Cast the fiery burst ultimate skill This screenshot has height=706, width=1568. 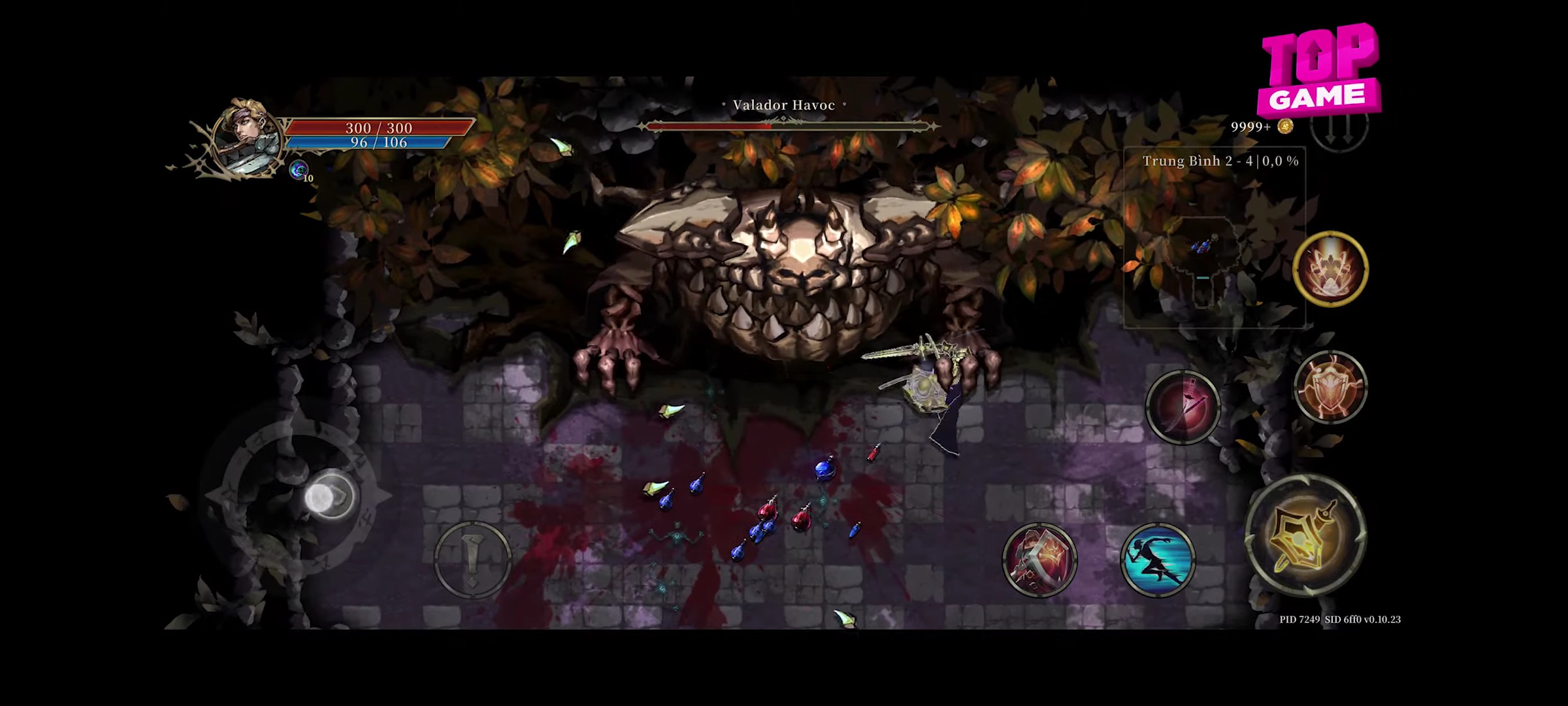coord(1330,268)
